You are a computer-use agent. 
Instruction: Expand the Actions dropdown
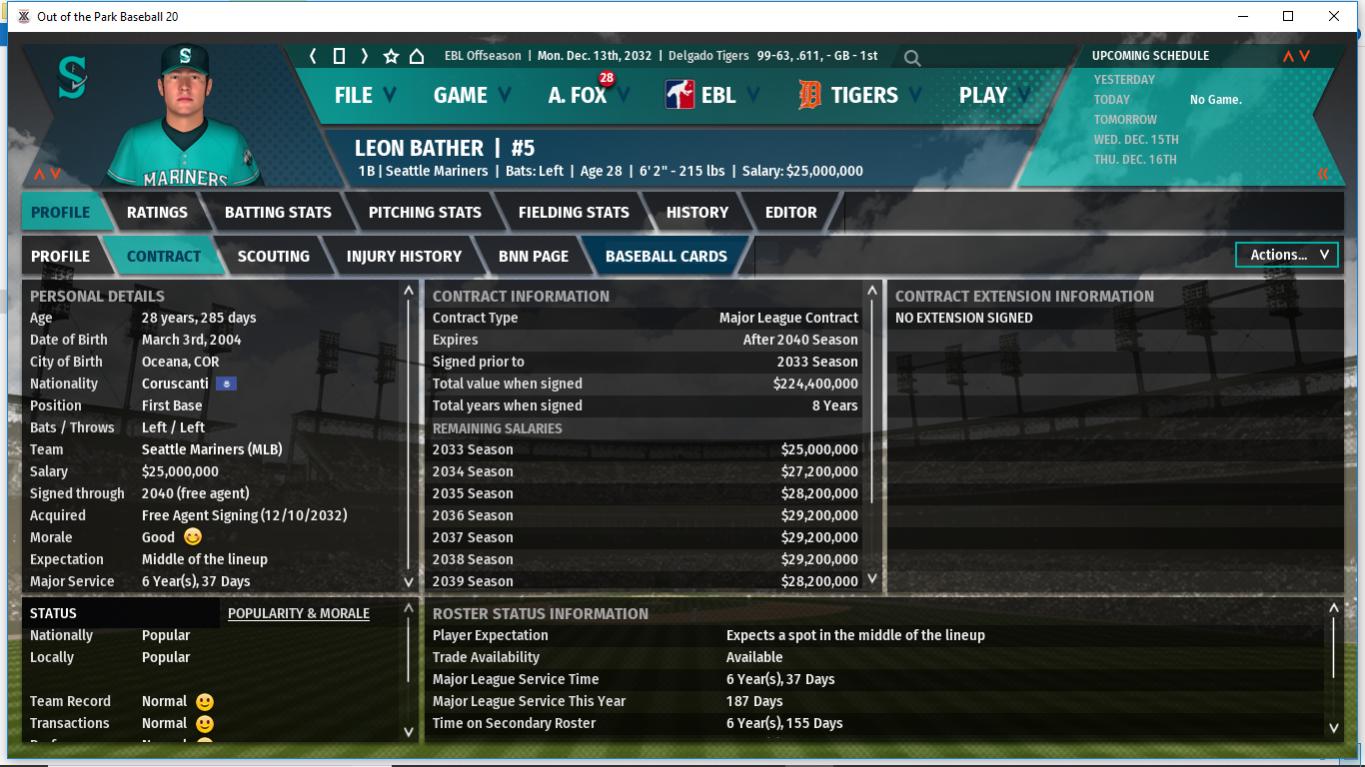point(1287,255)
